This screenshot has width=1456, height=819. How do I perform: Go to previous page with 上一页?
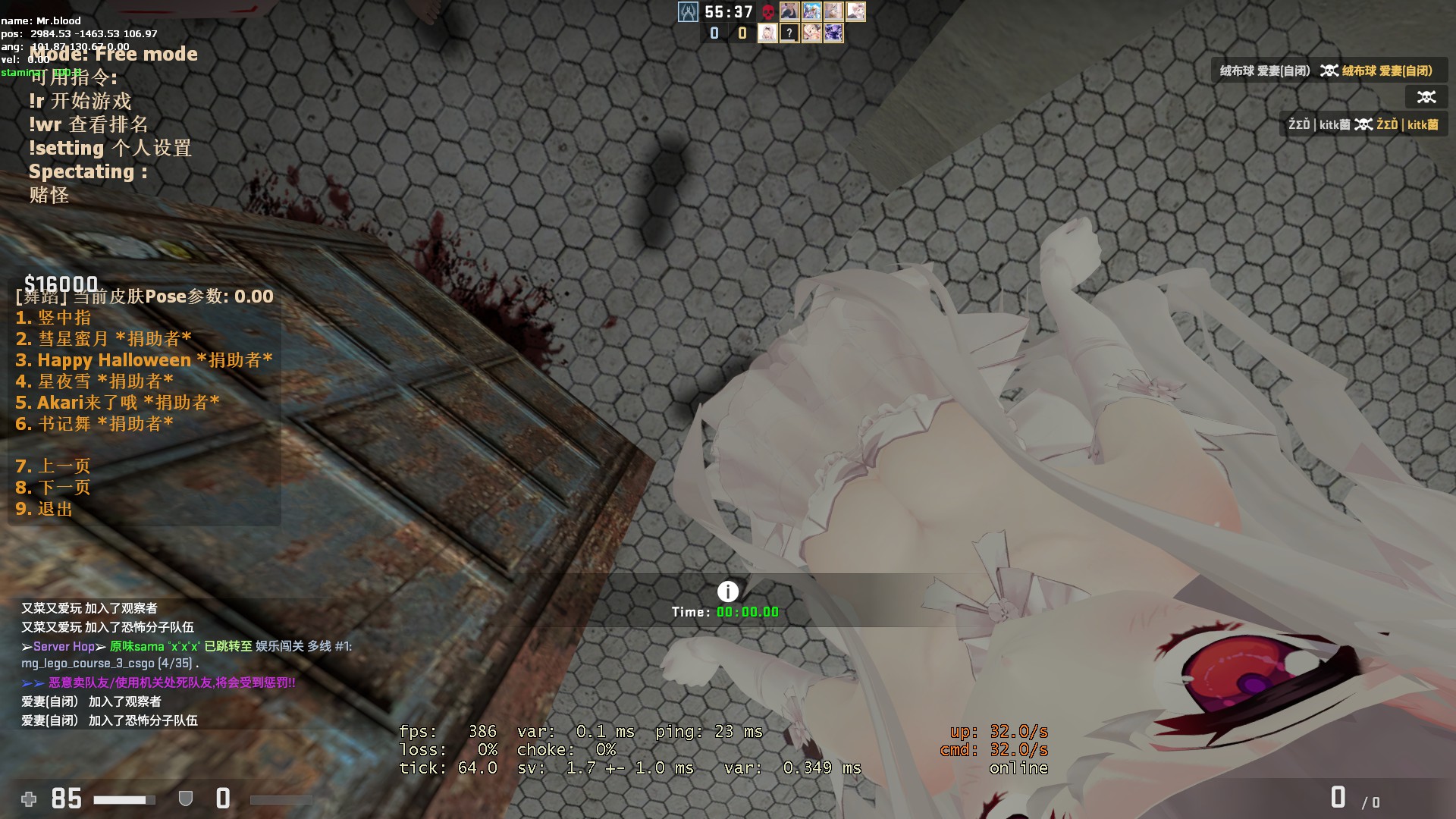[x=53, y=466]
